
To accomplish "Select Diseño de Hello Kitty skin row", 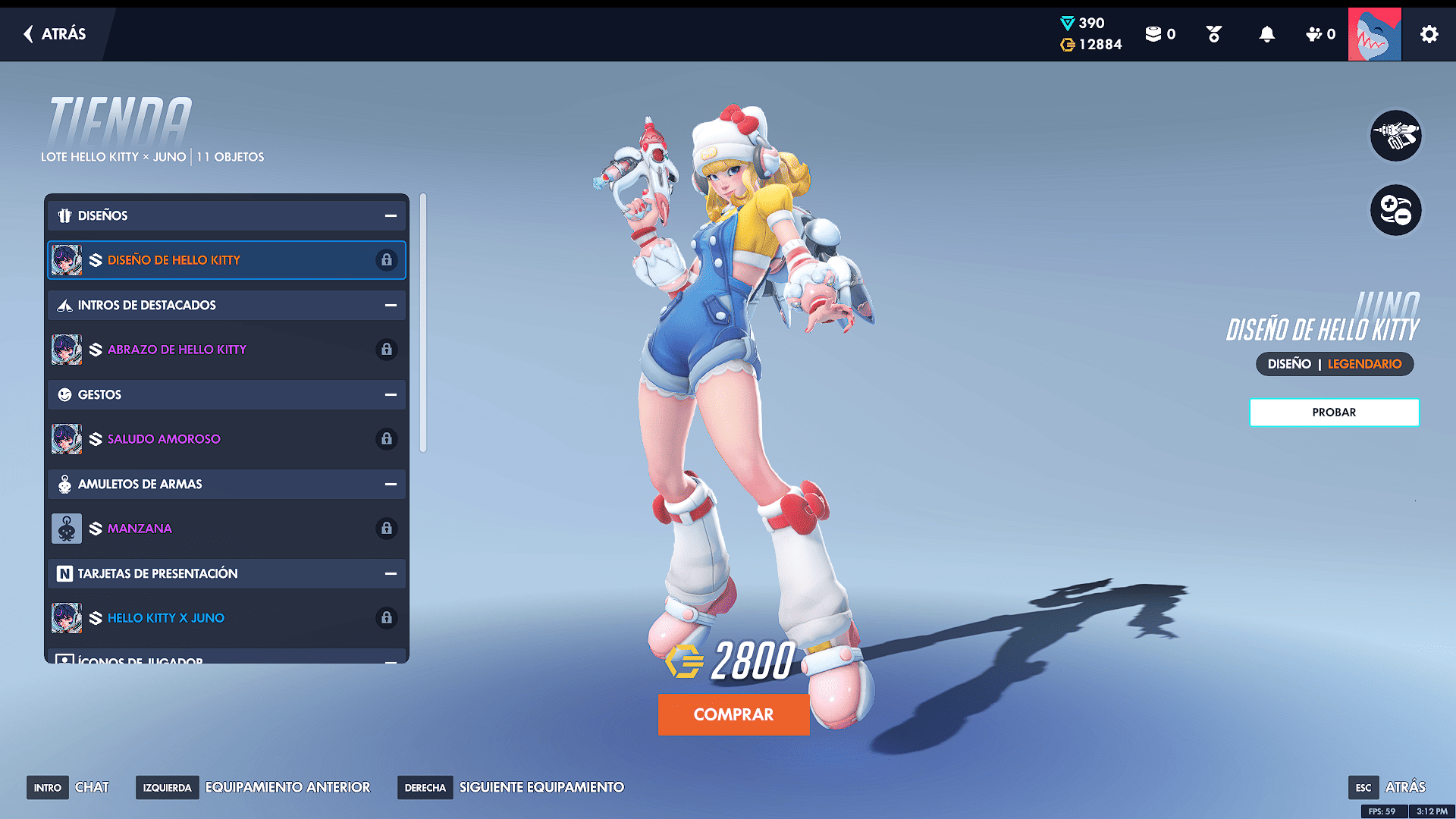I will point(226,260).
